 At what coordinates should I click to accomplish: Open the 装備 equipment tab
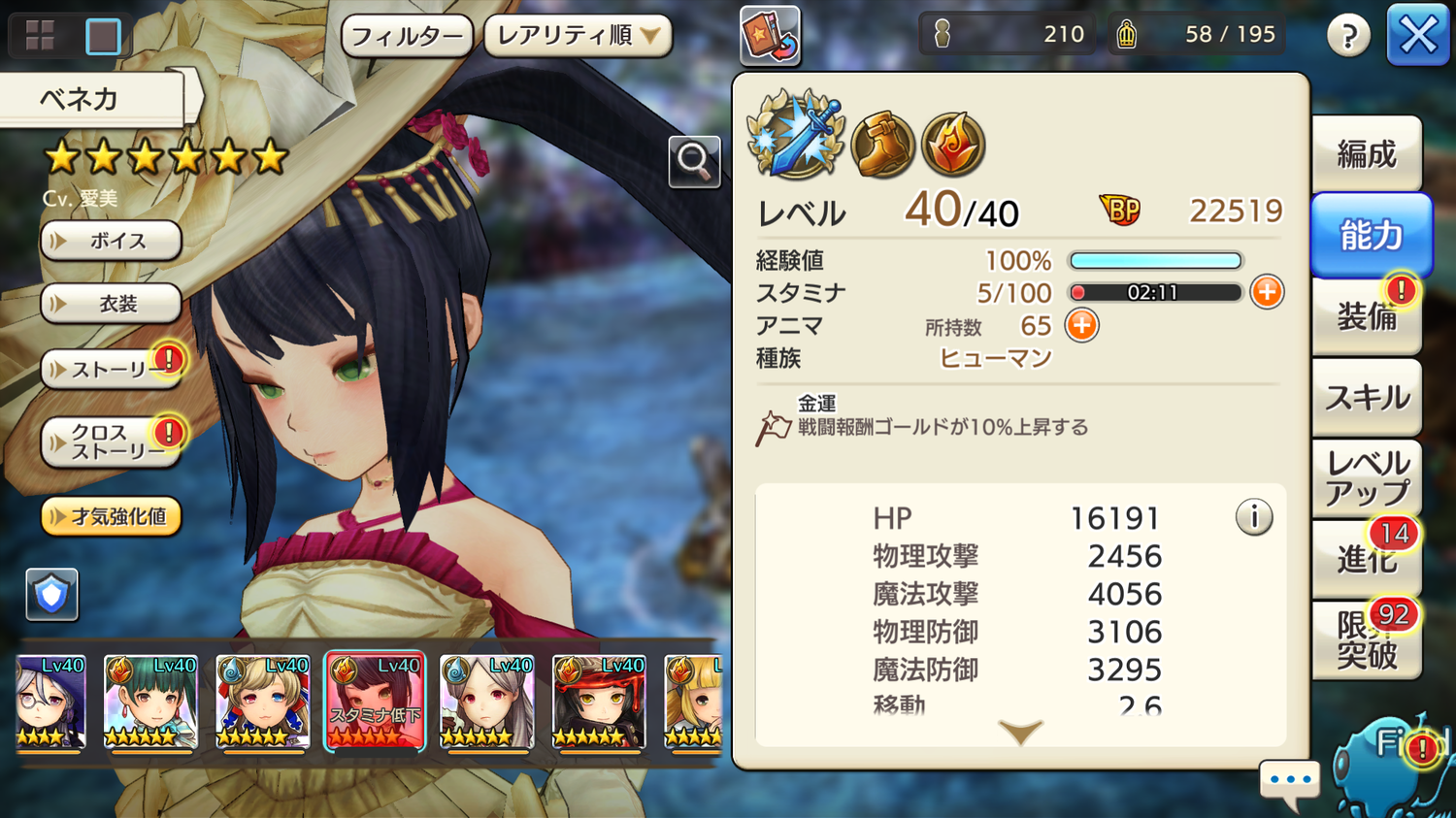1367,316
